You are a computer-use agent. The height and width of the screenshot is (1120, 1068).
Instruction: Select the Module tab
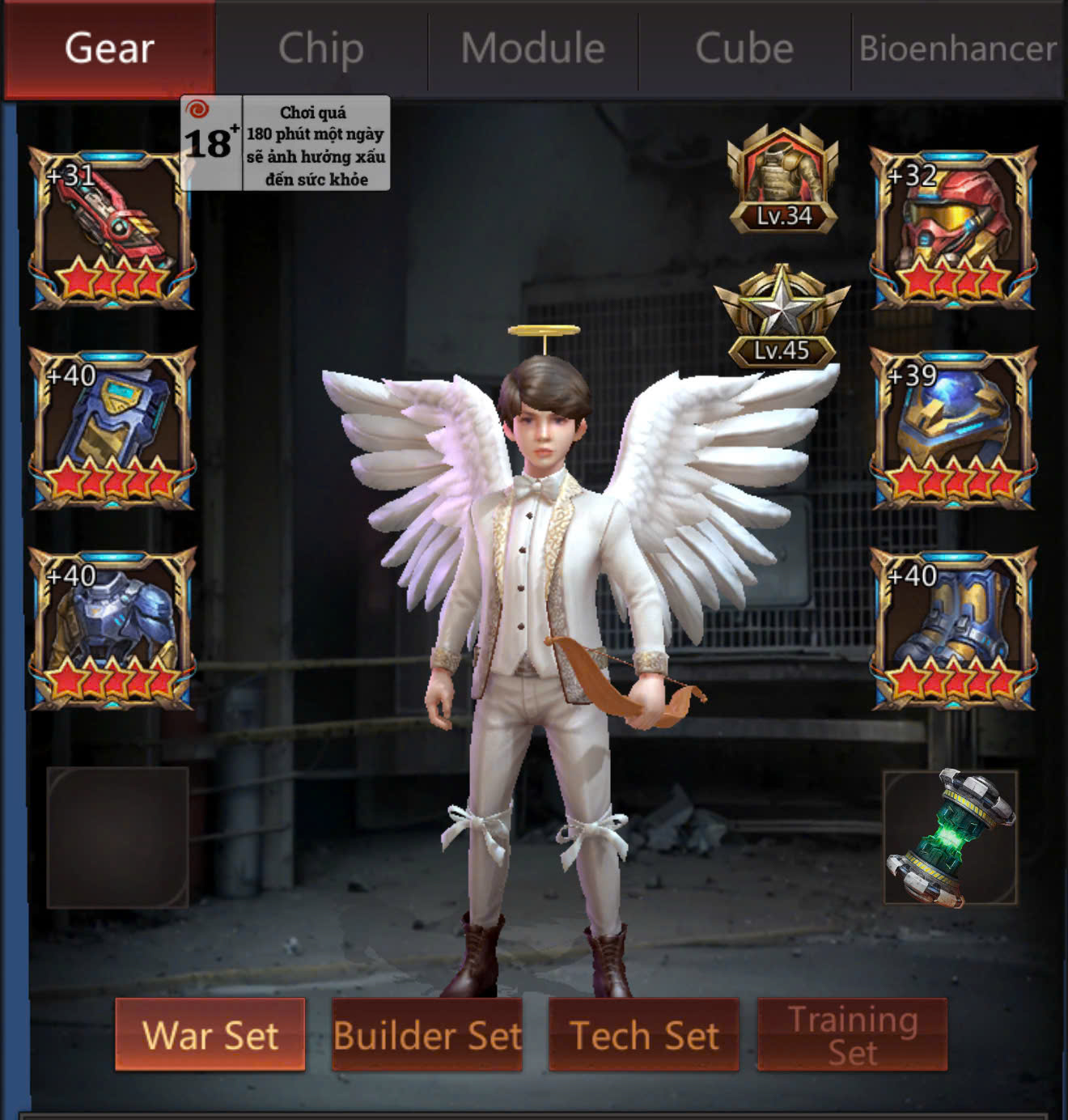point(533,49)
